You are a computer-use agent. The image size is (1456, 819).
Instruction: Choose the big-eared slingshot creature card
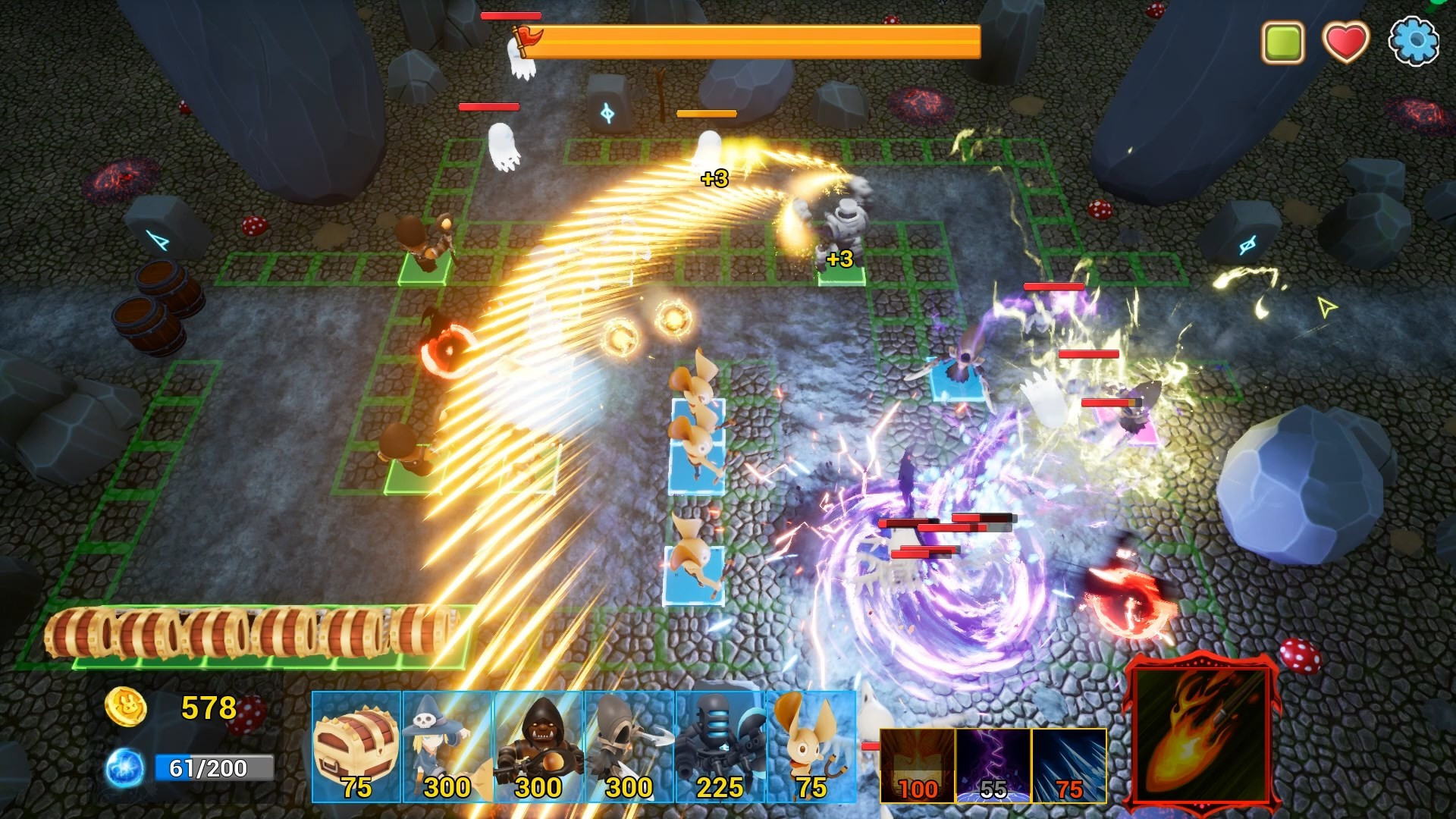click(811, 747)
